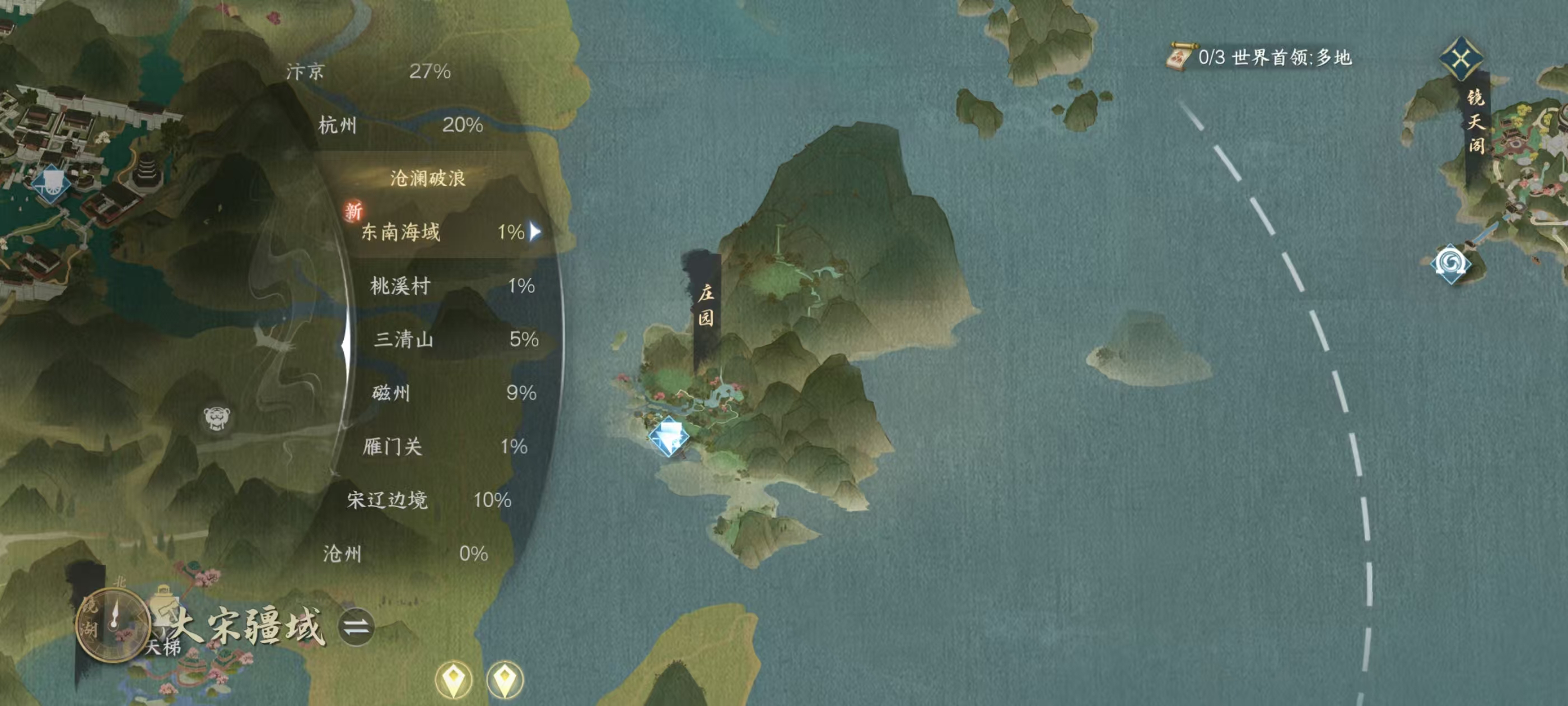Select the diamond teleport marker near 庄园
Screen dimensions: 1568x706
pos(668,436)
